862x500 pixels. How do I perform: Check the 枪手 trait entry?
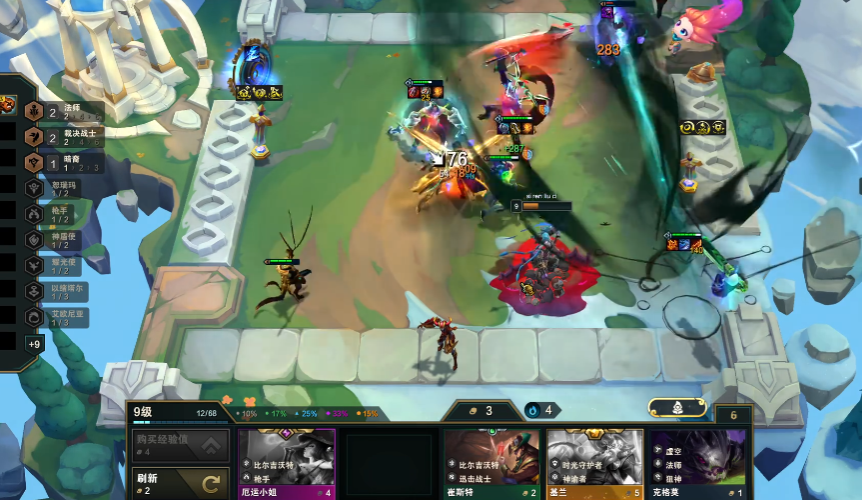(60, 215)
